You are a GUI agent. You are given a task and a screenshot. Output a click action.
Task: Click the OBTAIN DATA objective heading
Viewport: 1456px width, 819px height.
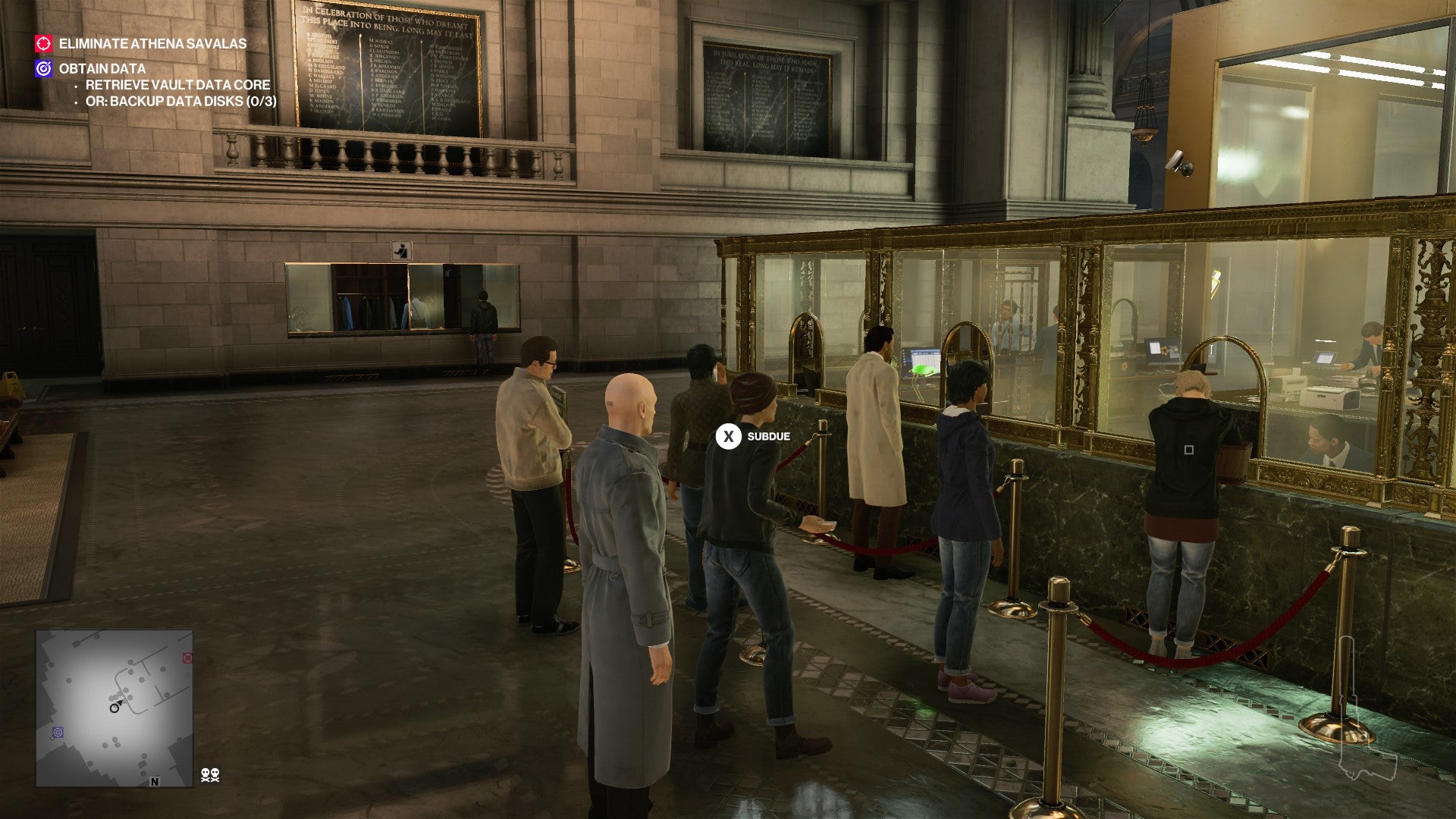[102, 69]
